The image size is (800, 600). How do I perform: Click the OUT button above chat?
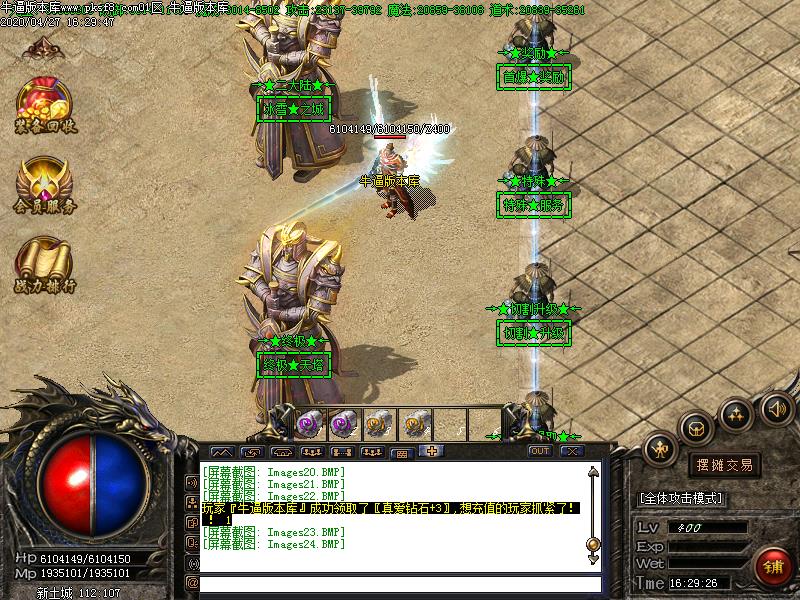coord(540,452)
